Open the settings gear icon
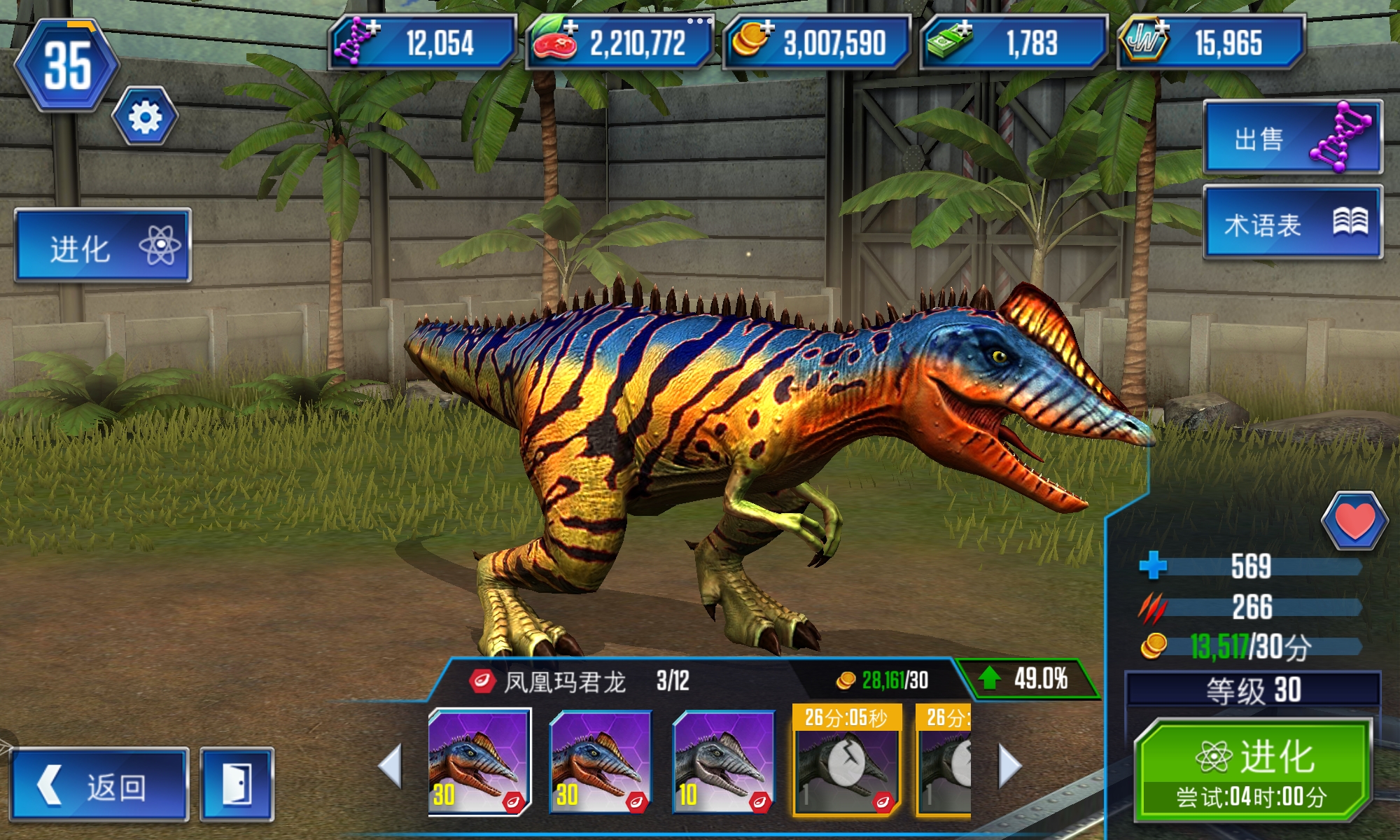Viewport: 1400px width, 840px height. click(x=145, y=116)
